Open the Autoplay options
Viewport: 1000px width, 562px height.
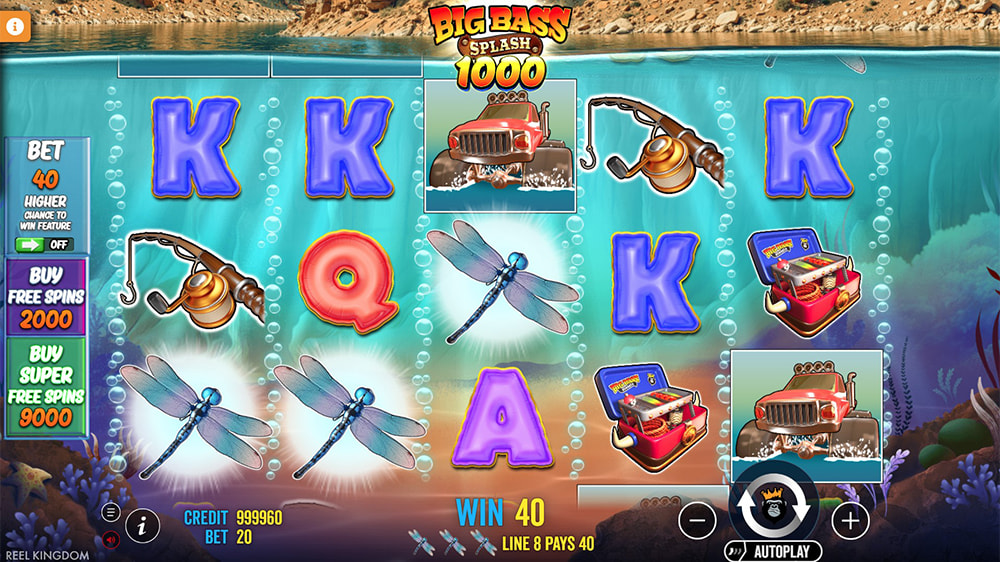coord(773,551)
